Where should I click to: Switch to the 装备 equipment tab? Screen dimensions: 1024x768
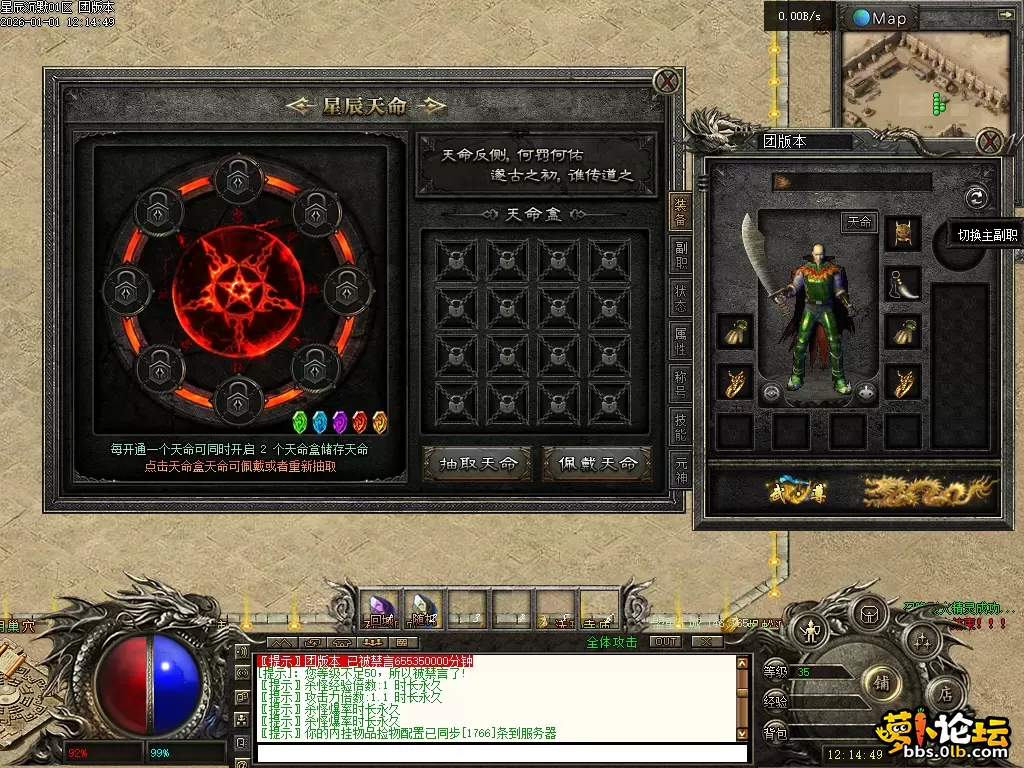click(680, 212)
